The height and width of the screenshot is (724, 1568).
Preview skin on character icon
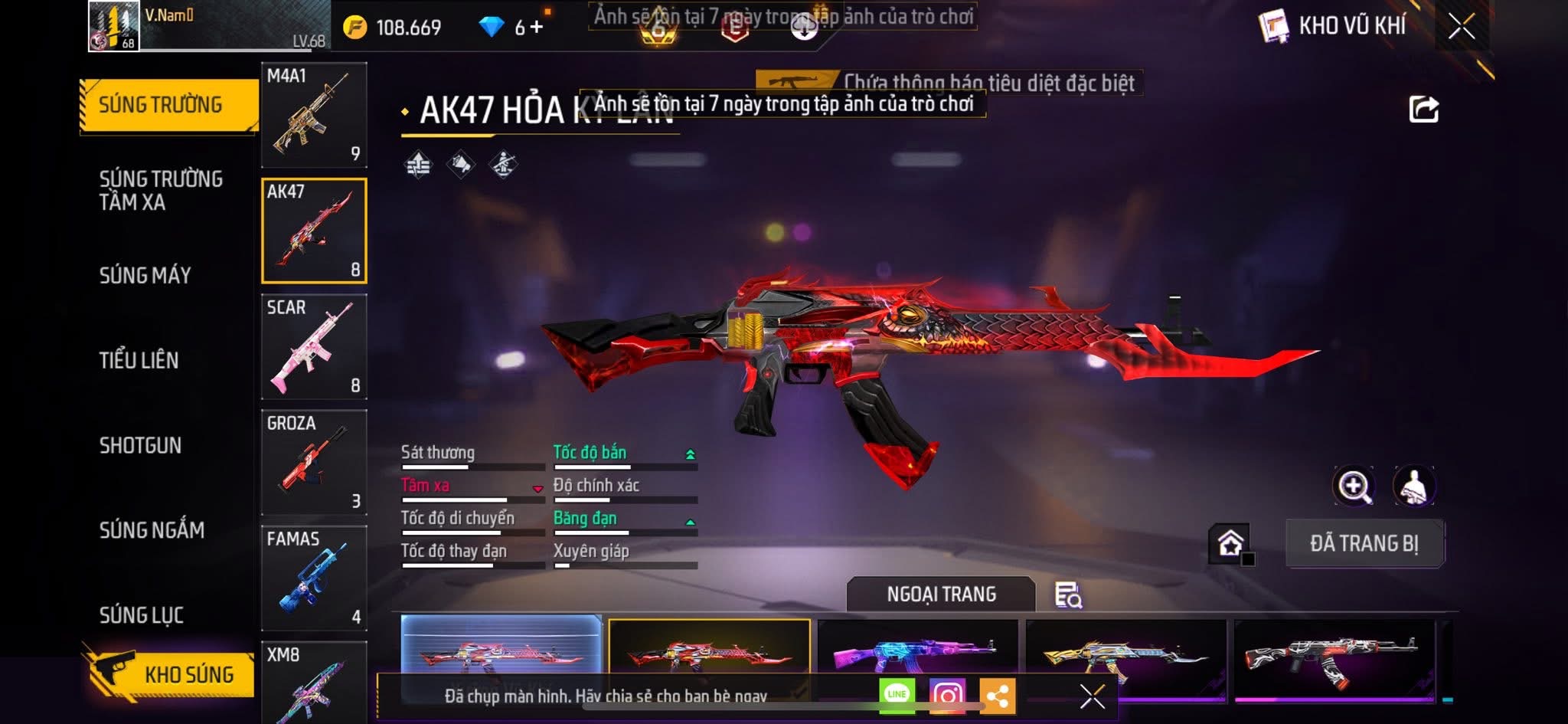pyautogui.click(x=1413, y=486)
